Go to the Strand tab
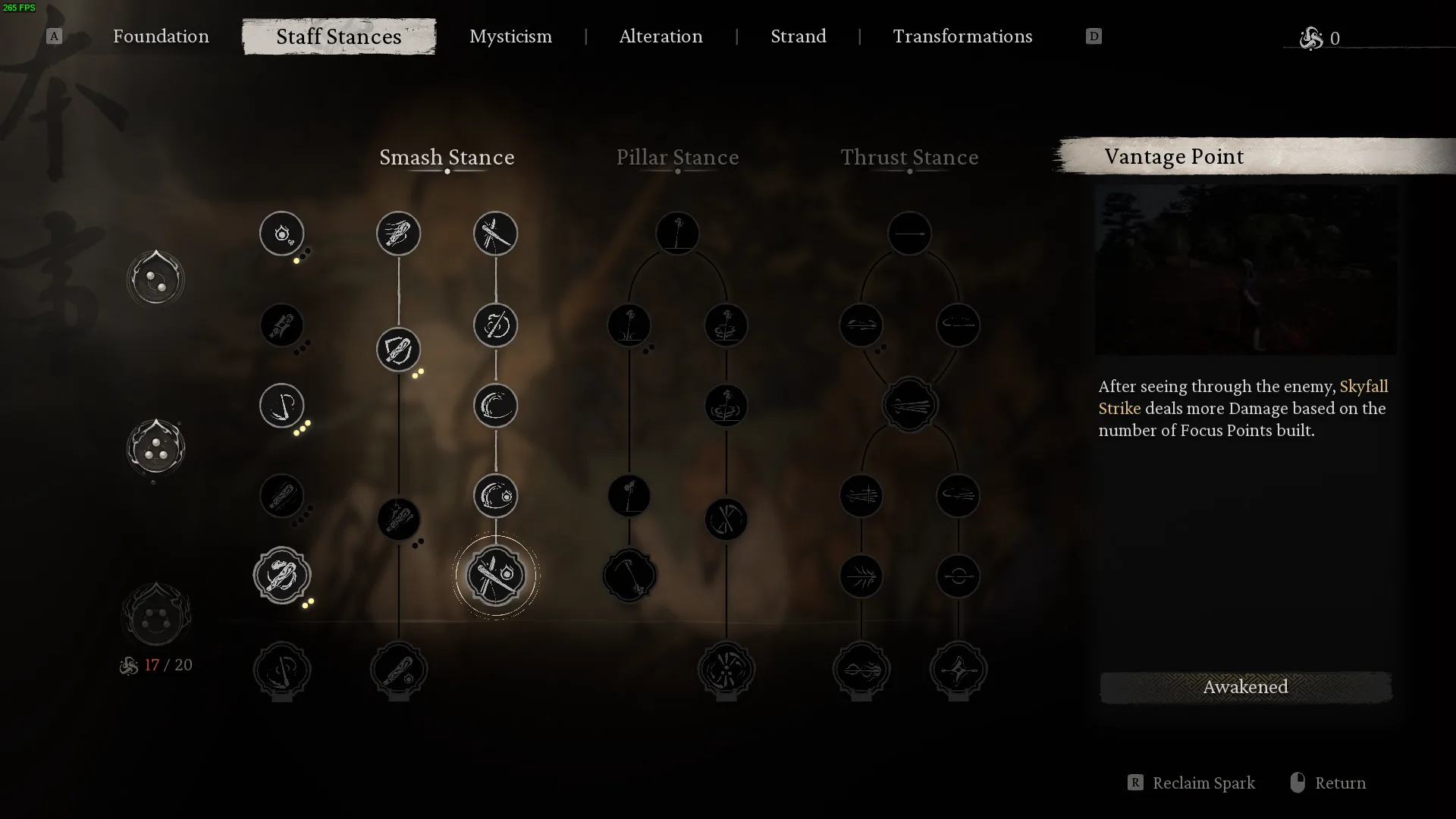1456x819 pixels. tap(798, 36)
